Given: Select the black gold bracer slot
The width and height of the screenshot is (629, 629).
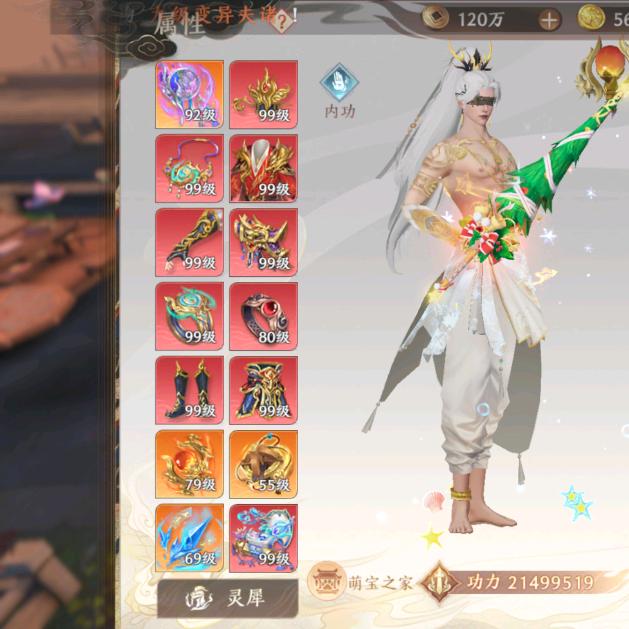Looking at the screenshot, I should (189, 242).
